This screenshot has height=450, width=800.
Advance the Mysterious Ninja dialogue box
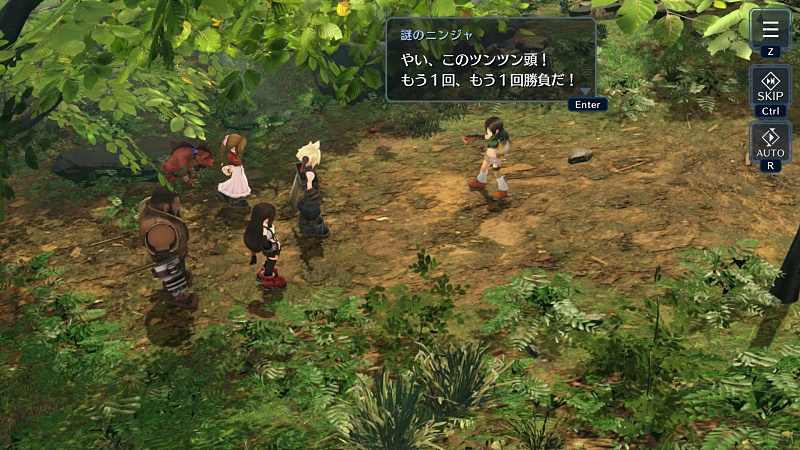coord(490,60)
